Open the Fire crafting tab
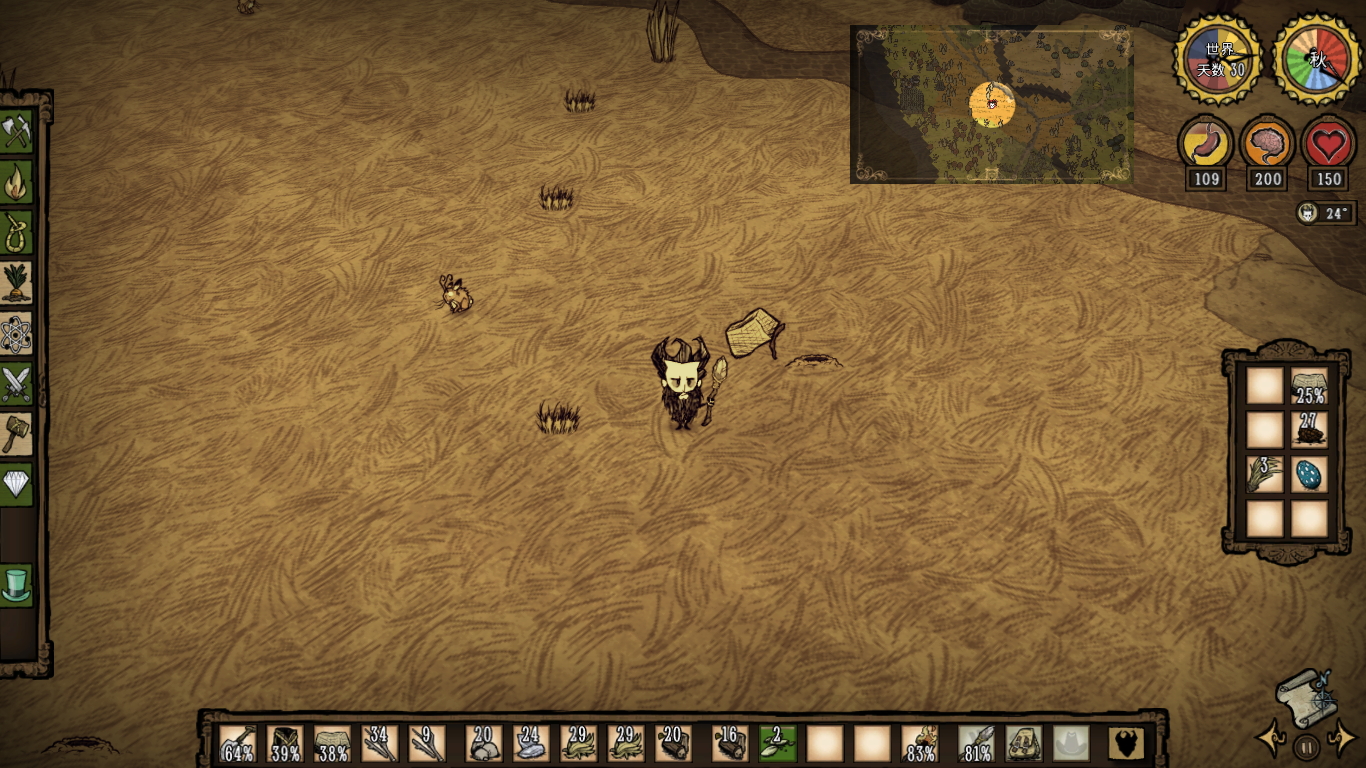Screen dimensions: 1366x768 (17, 182)
